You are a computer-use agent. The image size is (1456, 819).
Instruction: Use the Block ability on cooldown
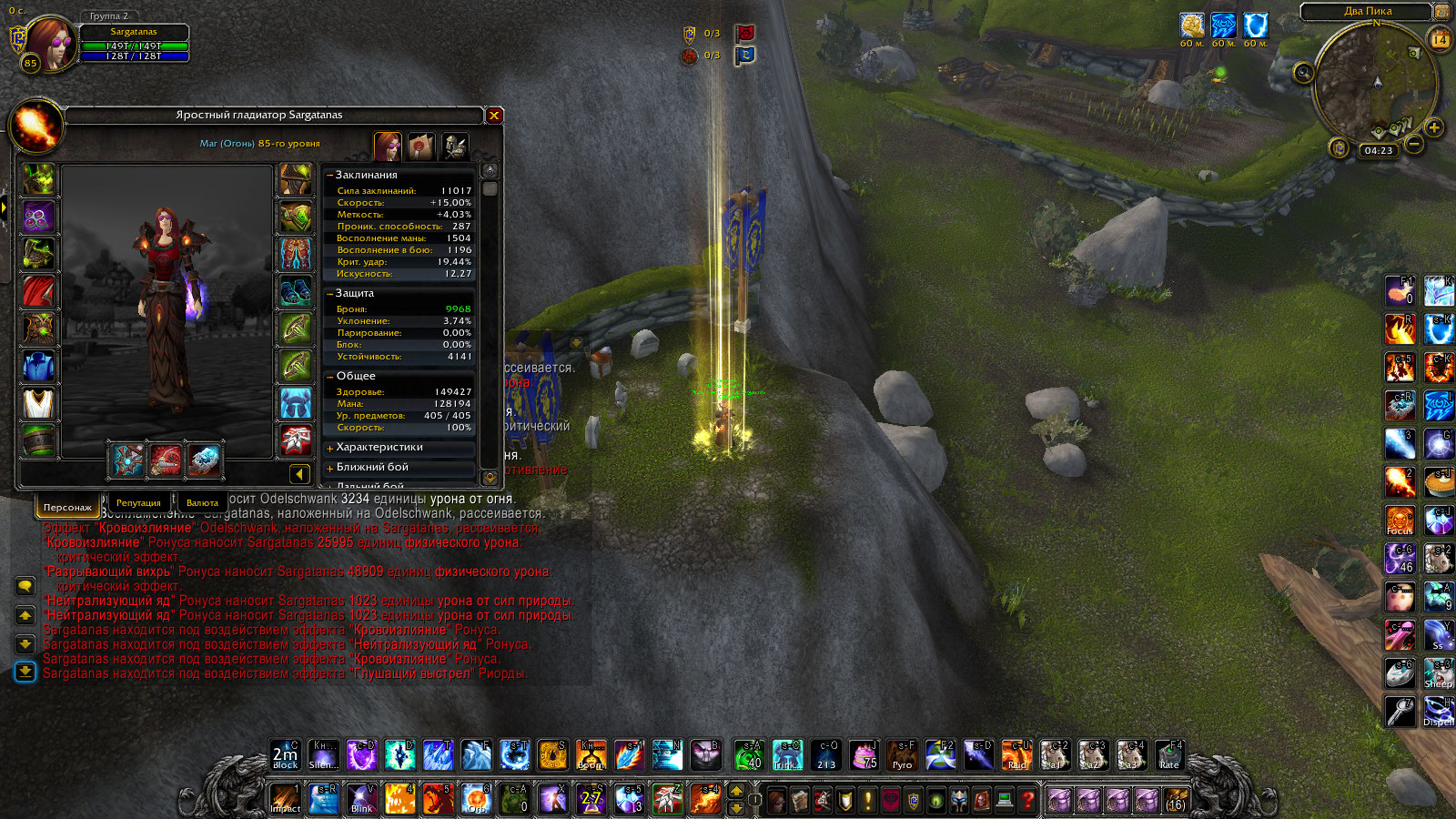[x=285, y=755]
